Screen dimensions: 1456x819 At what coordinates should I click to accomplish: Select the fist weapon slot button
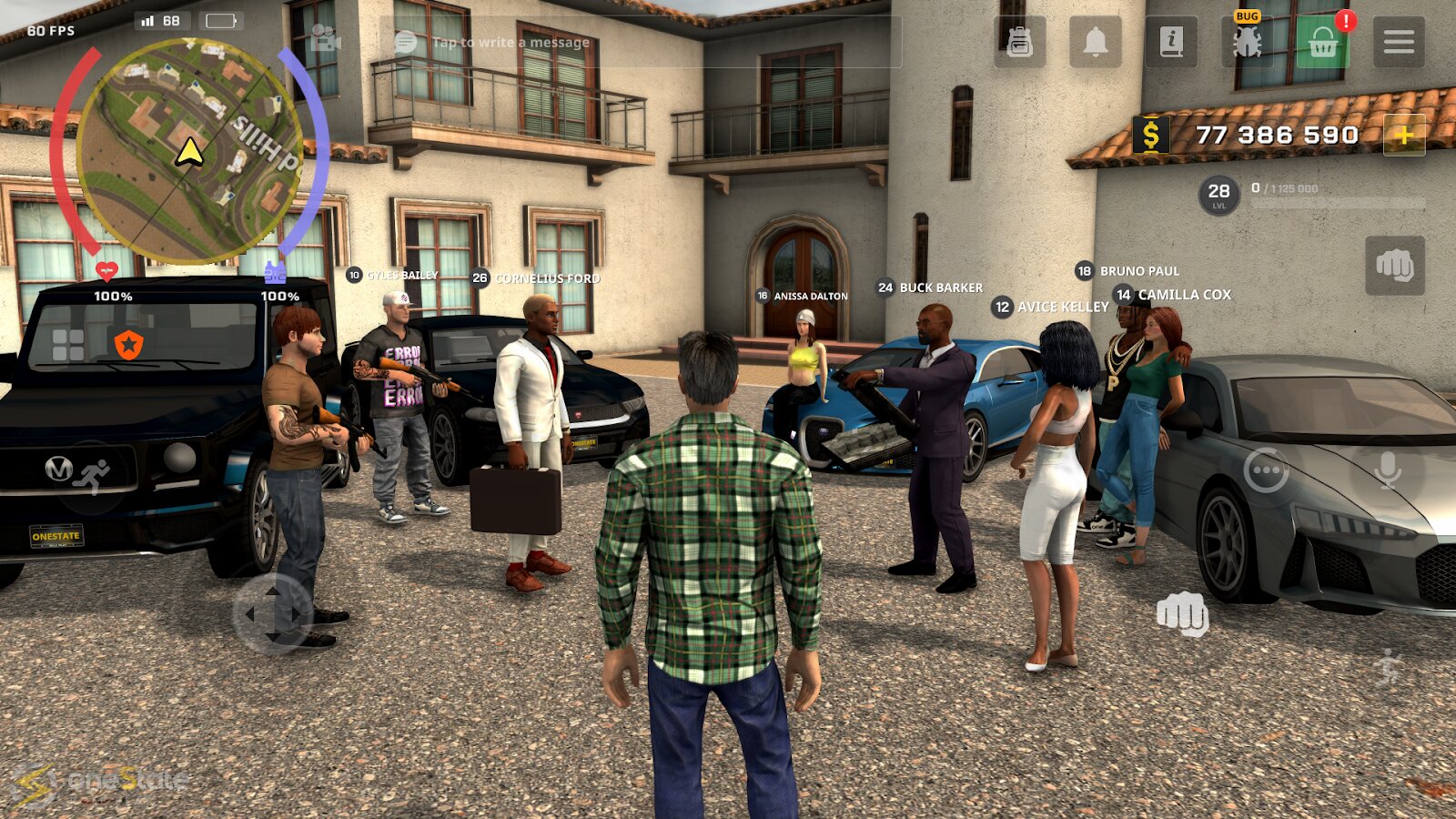pos(1395,266)
